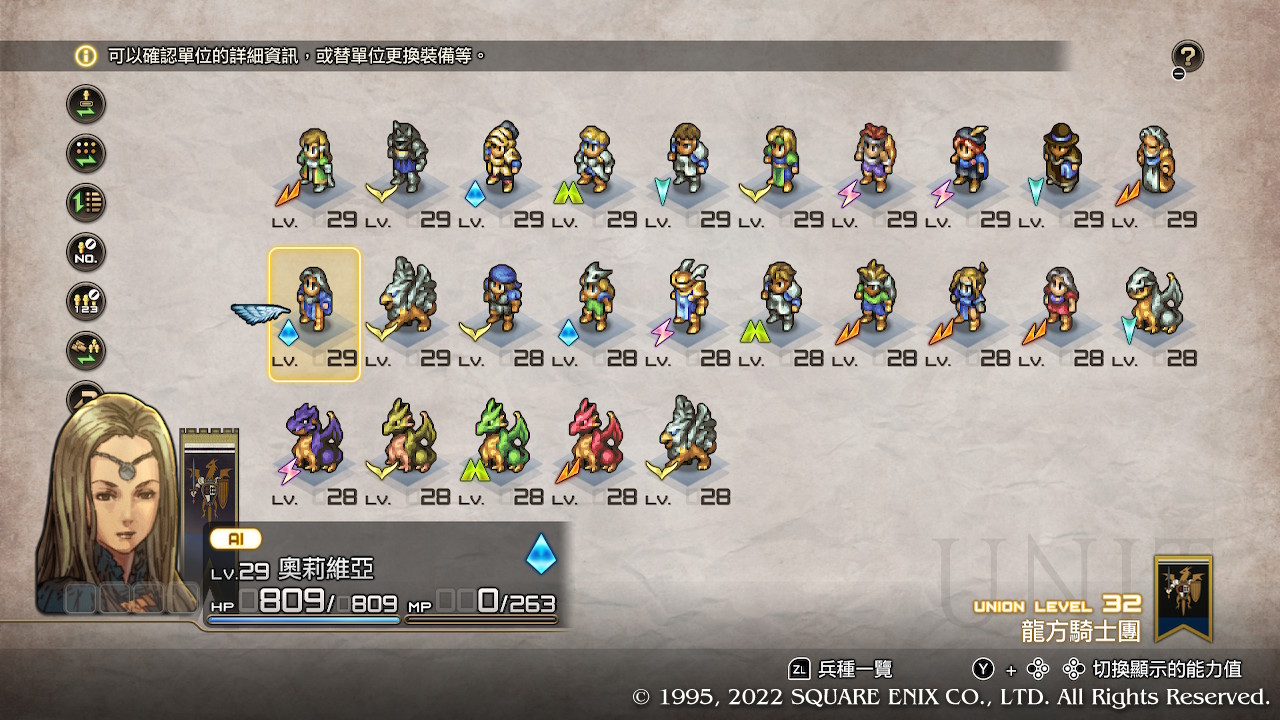Select the brown-hat cloaked unit
This screenshot has width=1280, height=720.
click(x=1062, y=160)
